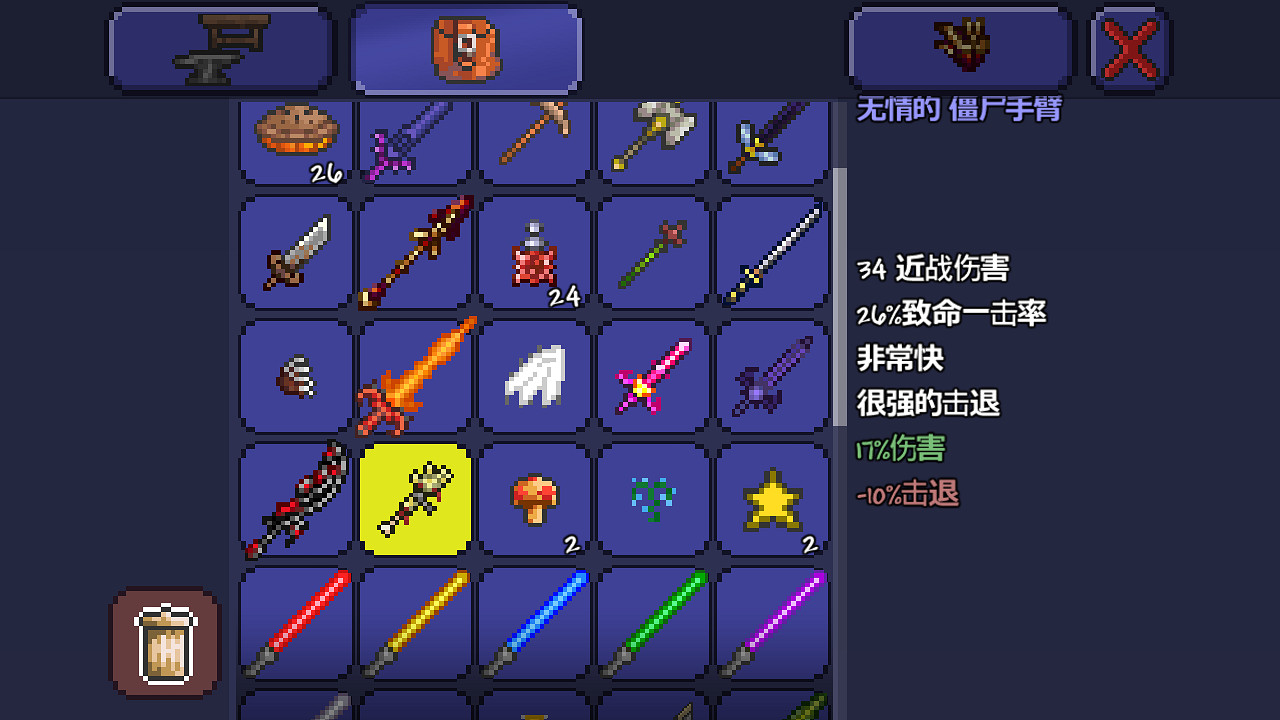Click the trash can to discard item
1280x720 pixels.
[163, 644]
